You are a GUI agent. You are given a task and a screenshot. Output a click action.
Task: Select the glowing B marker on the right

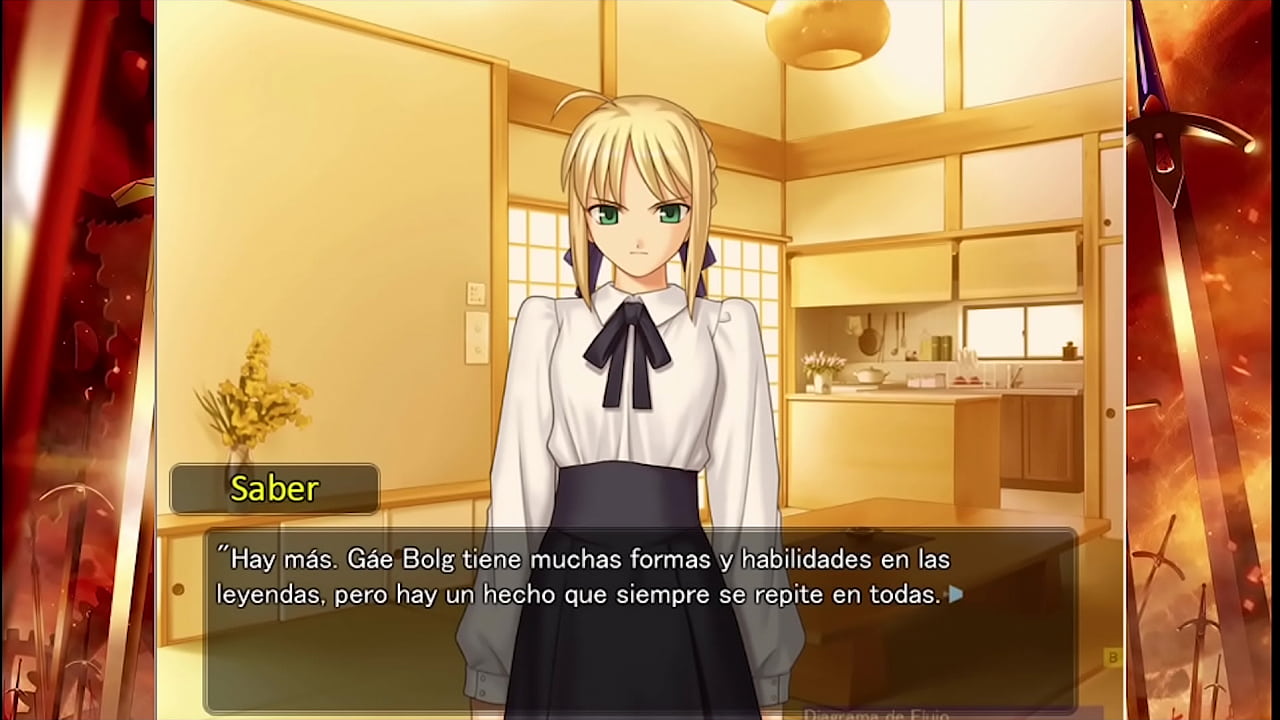[1113, 657]
